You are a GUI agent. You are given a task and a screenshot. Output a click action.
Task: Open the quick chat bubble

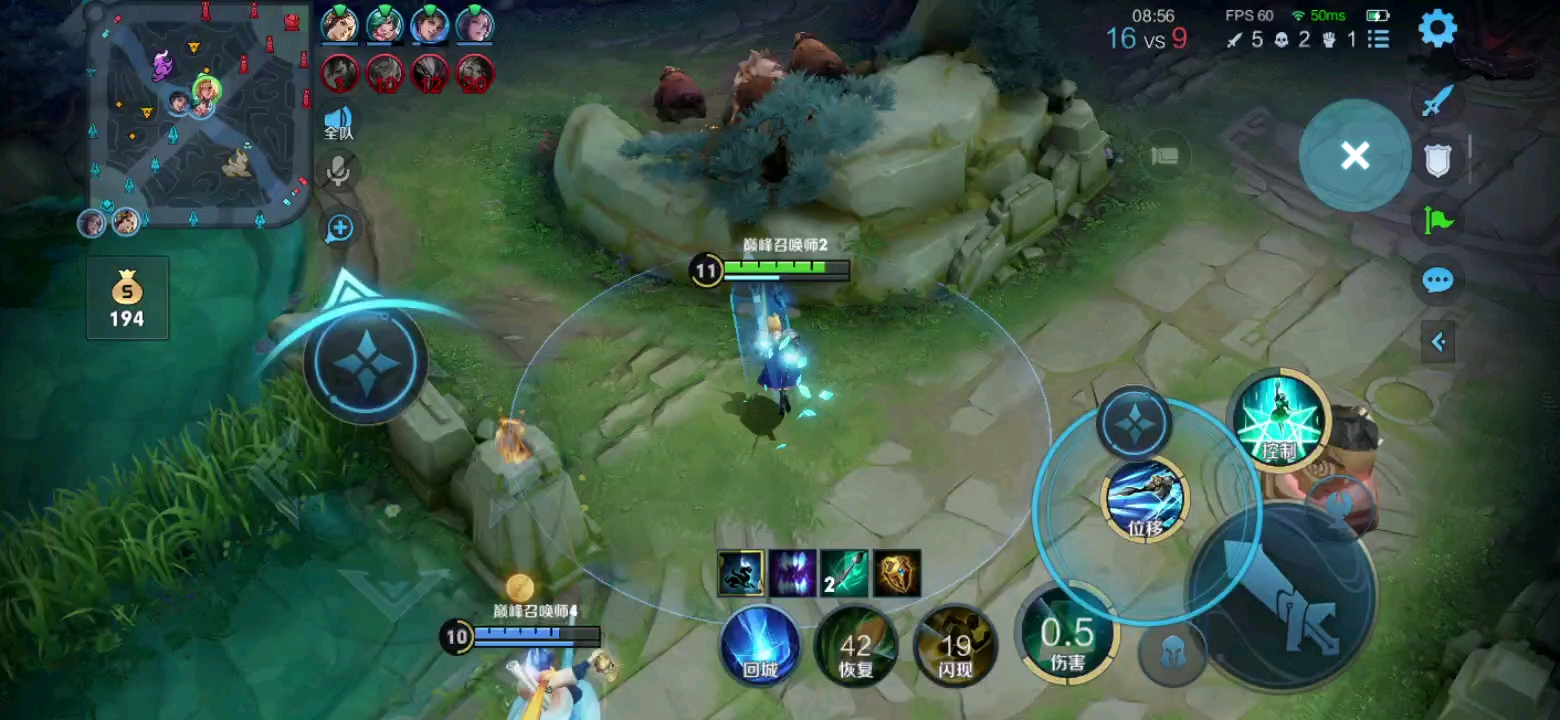(1437, 280)
